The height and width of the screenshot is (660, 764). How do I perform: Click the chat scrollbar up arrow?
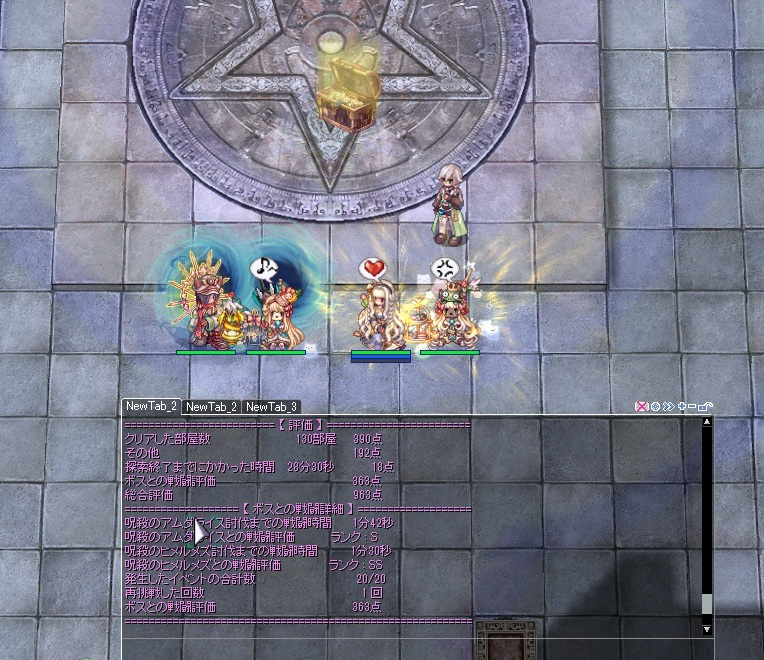[x=707, y=422]
